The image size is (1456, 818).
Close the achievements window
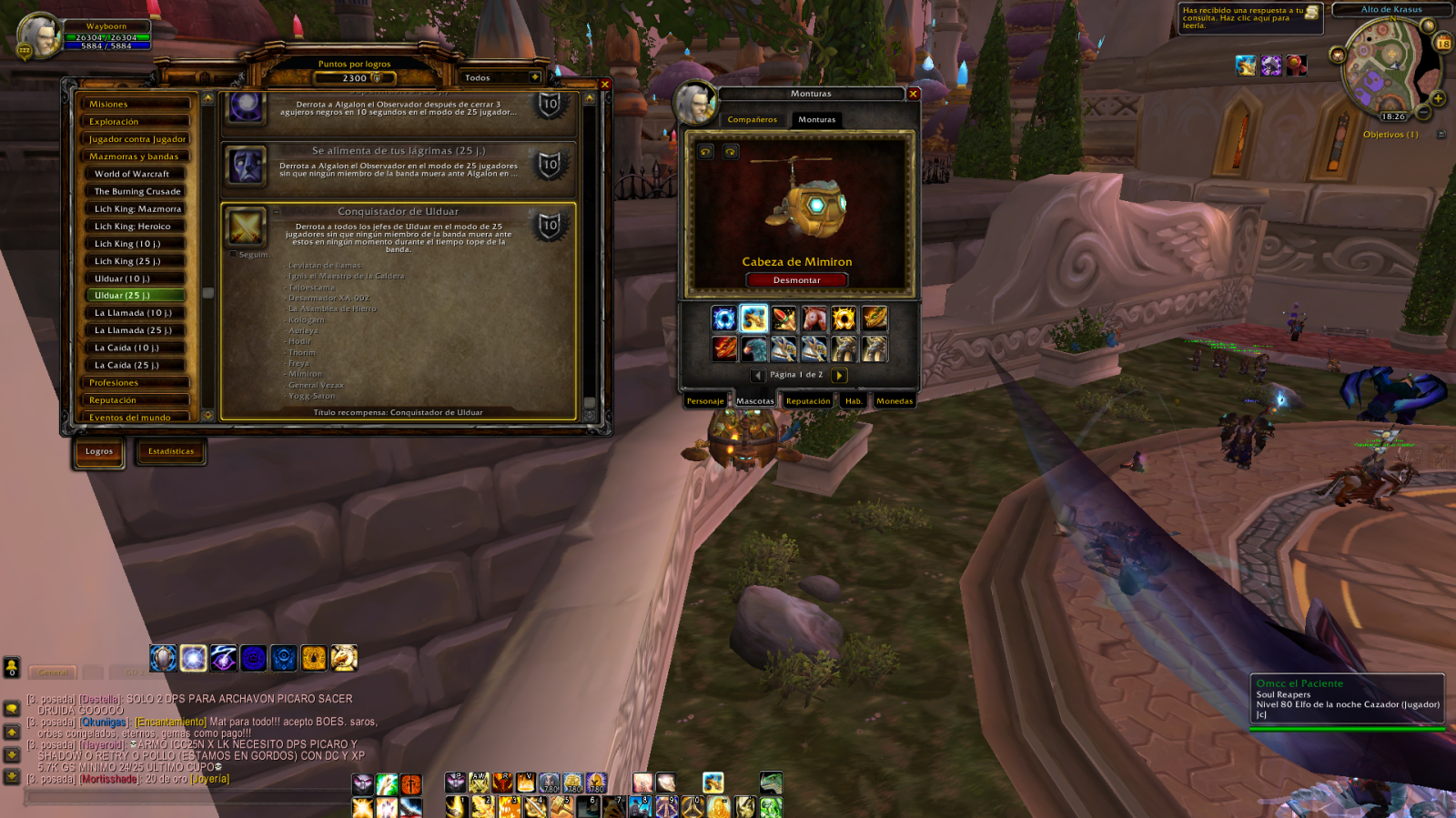click(x=604, y=85)
